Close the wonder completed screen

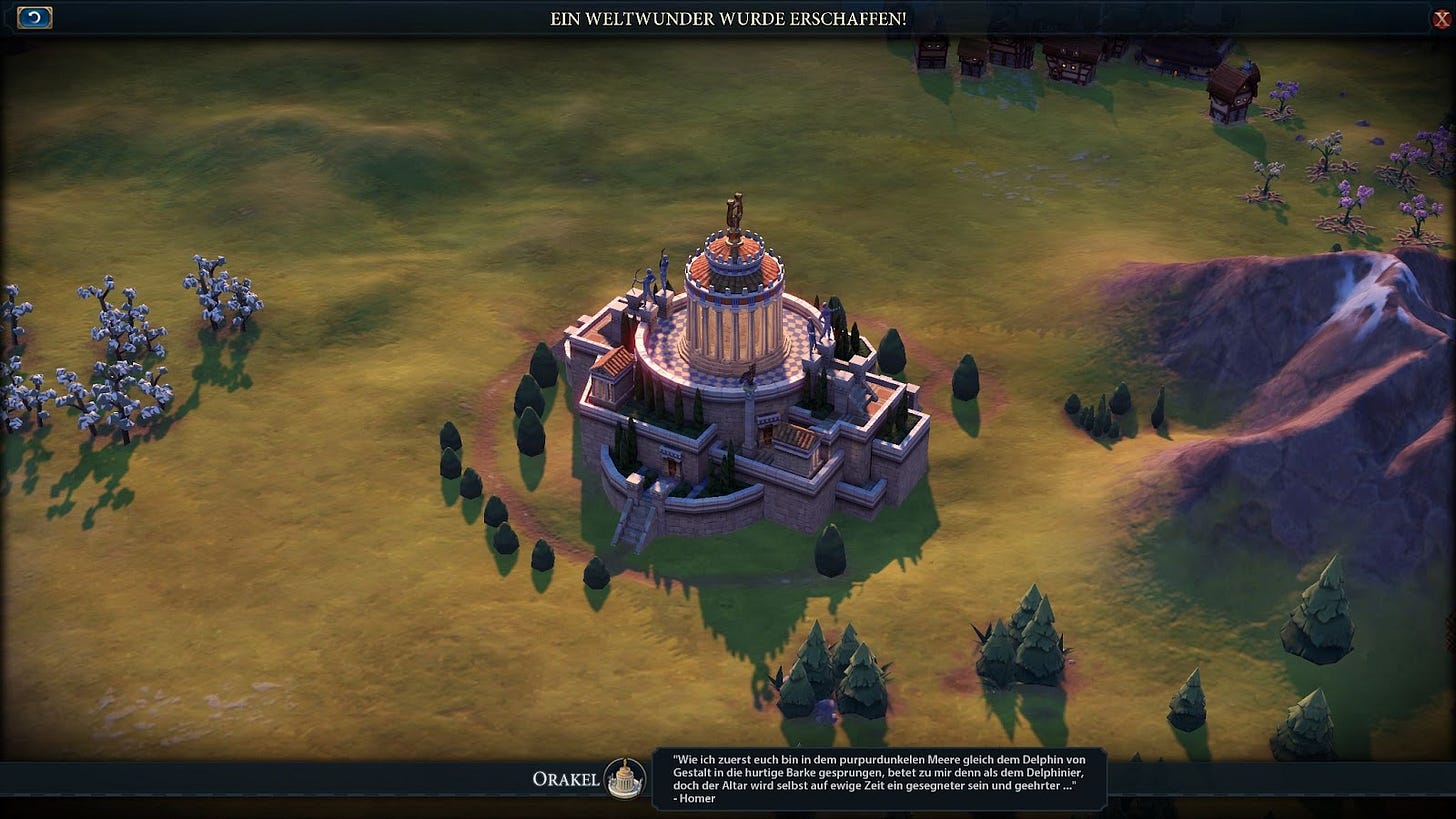(1441, 19)
